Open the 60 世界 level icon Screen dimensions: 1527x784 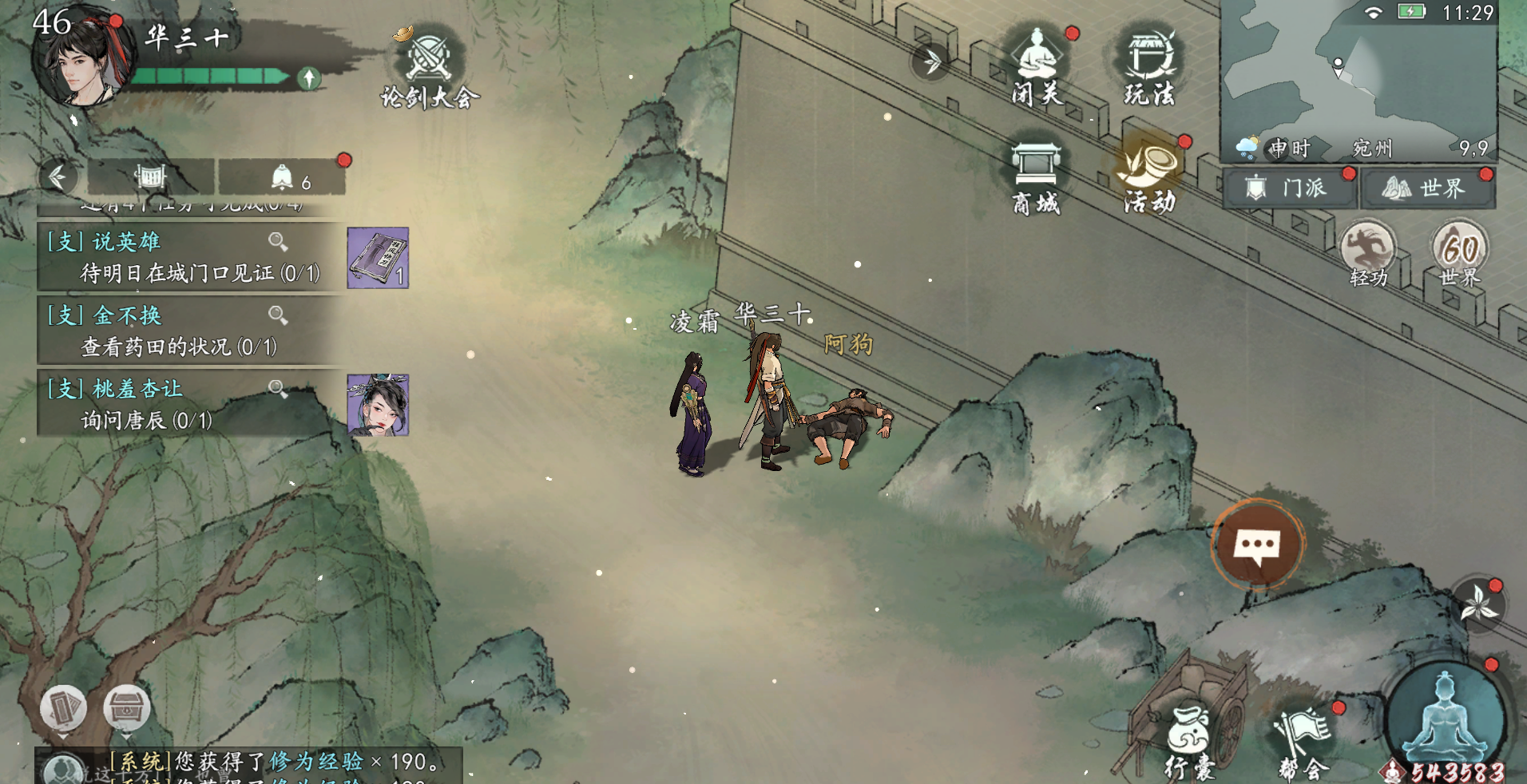[x=1460, y=252]
